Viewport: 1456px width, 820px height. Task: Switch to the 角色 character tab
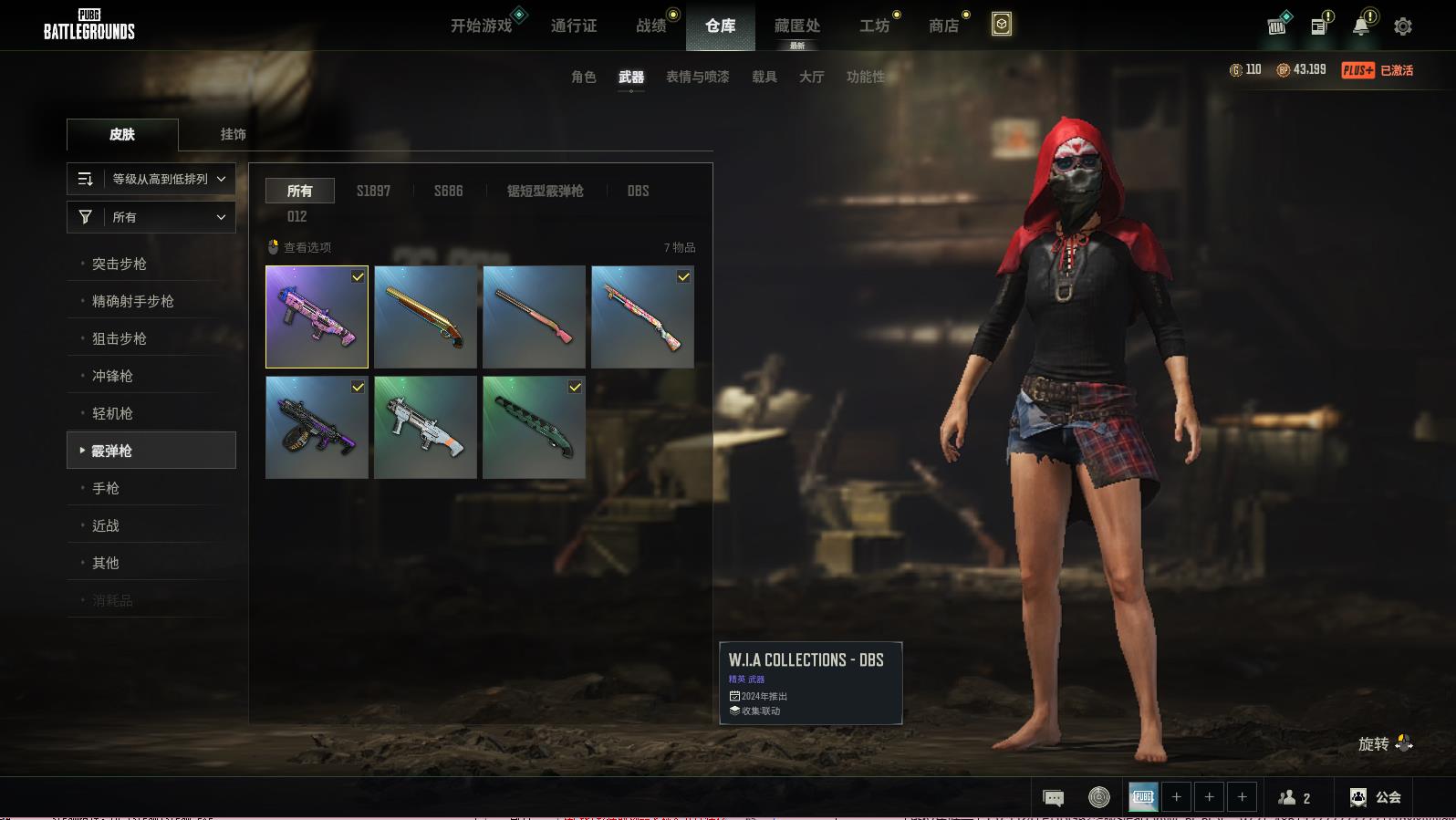click(583, 77)
